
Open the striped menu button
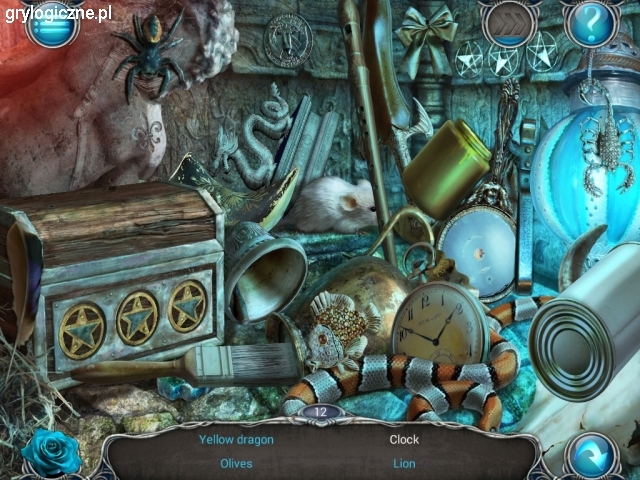[52, 24]
